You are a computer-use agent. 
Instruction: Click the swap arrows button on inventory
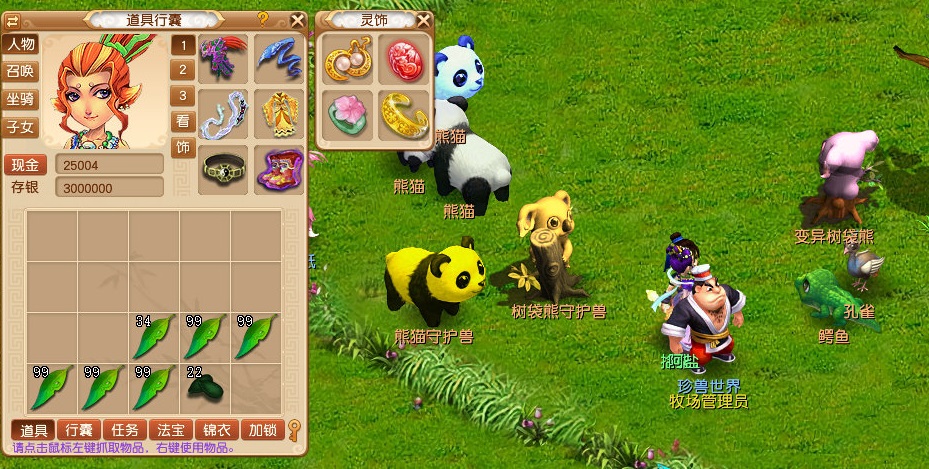pyautogui.click(x=13, y=19)
